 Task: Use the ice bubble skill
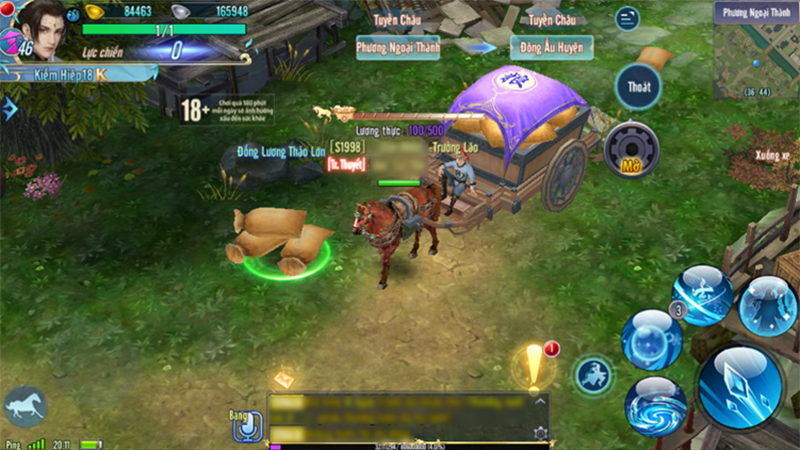coord(651,339)
